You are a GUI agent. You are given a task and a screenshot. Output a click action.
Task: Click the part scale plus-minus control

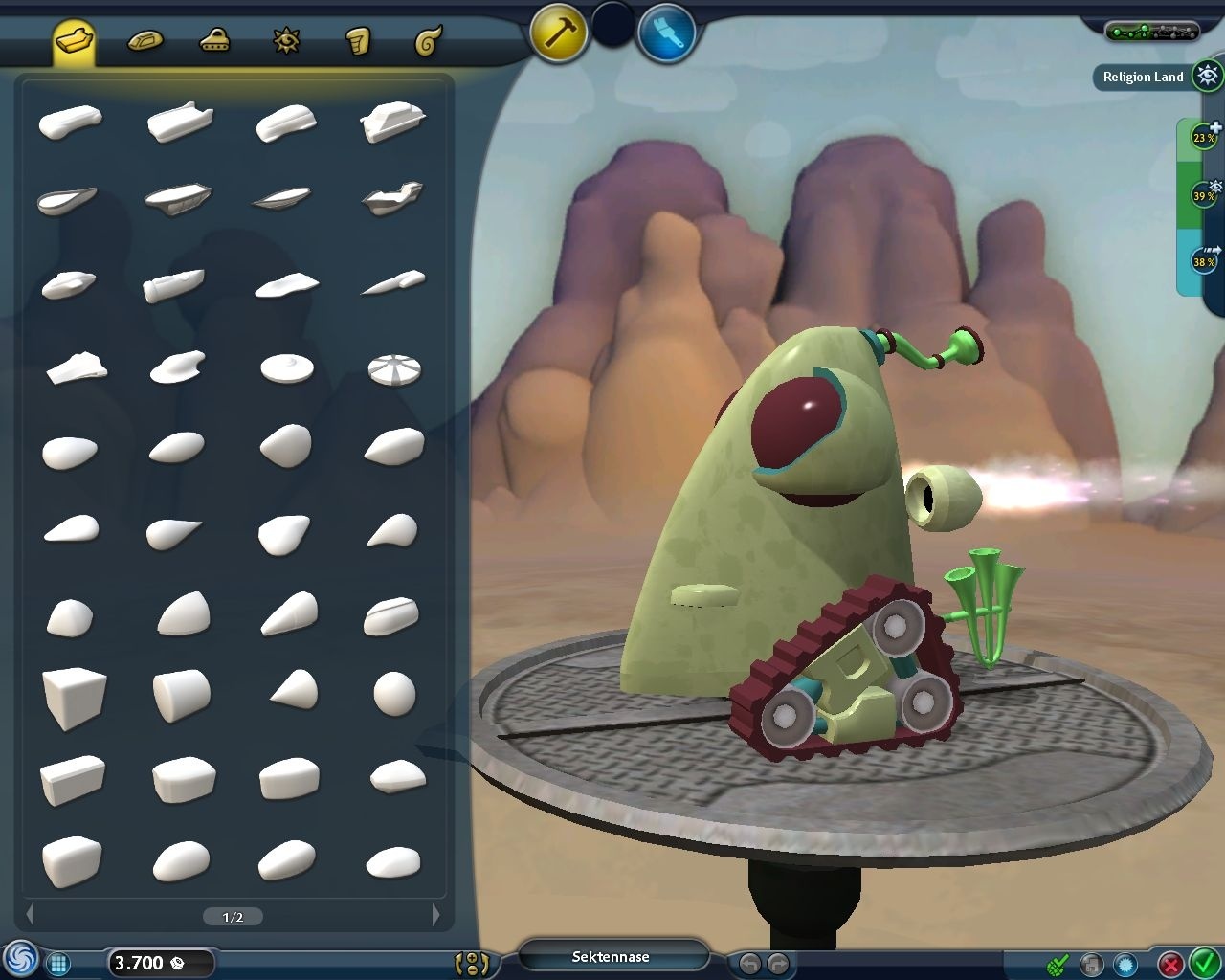[473, 963]
